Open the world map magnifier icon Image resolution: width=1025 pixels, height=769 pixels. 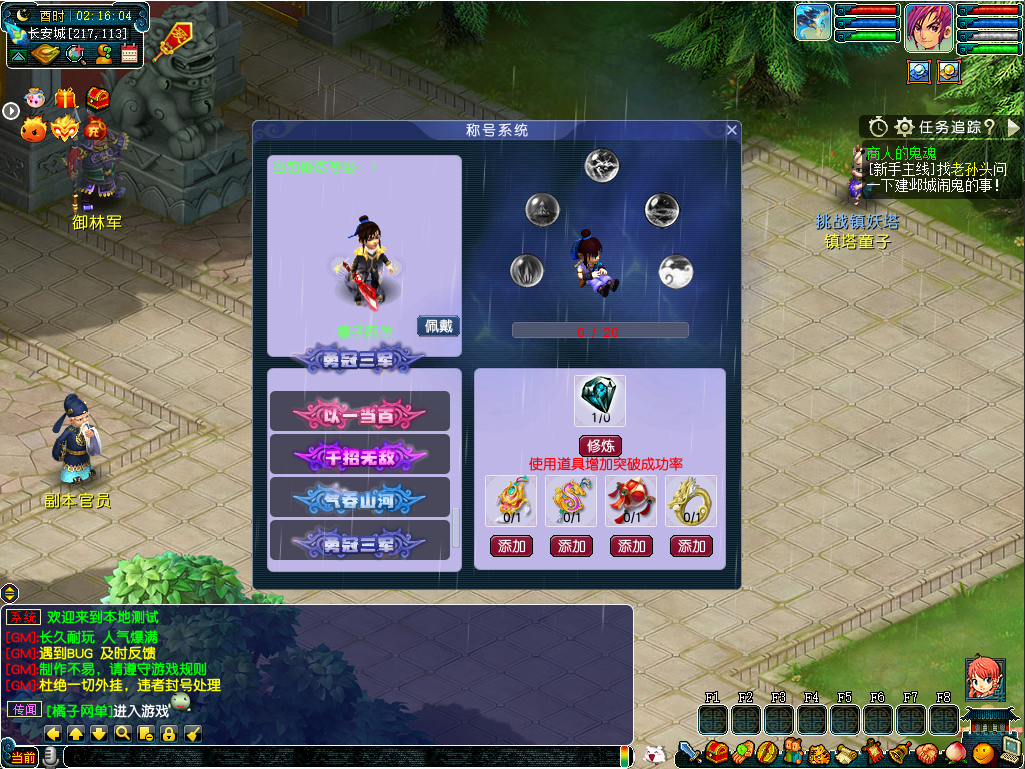[x=75, y=54]
